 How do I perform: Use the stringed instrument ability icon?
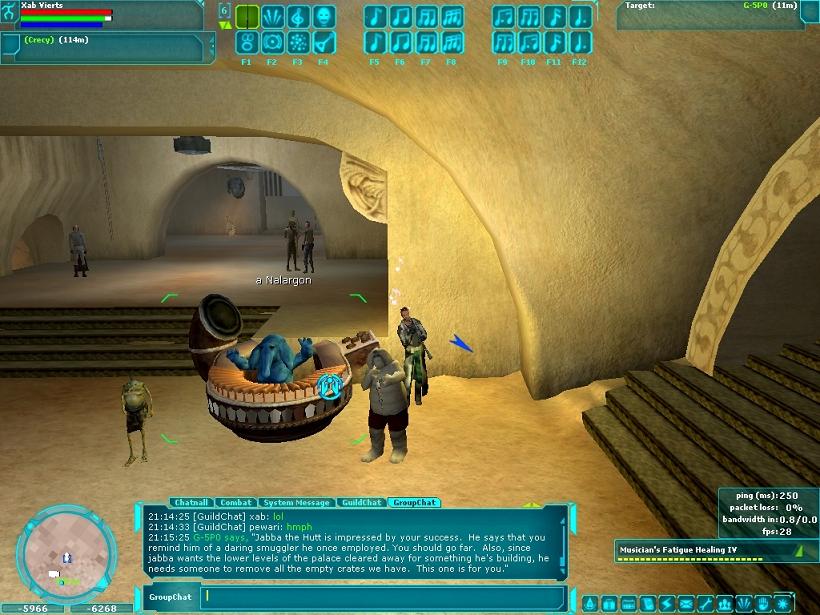pyautogui.click(x=323, y=42)
